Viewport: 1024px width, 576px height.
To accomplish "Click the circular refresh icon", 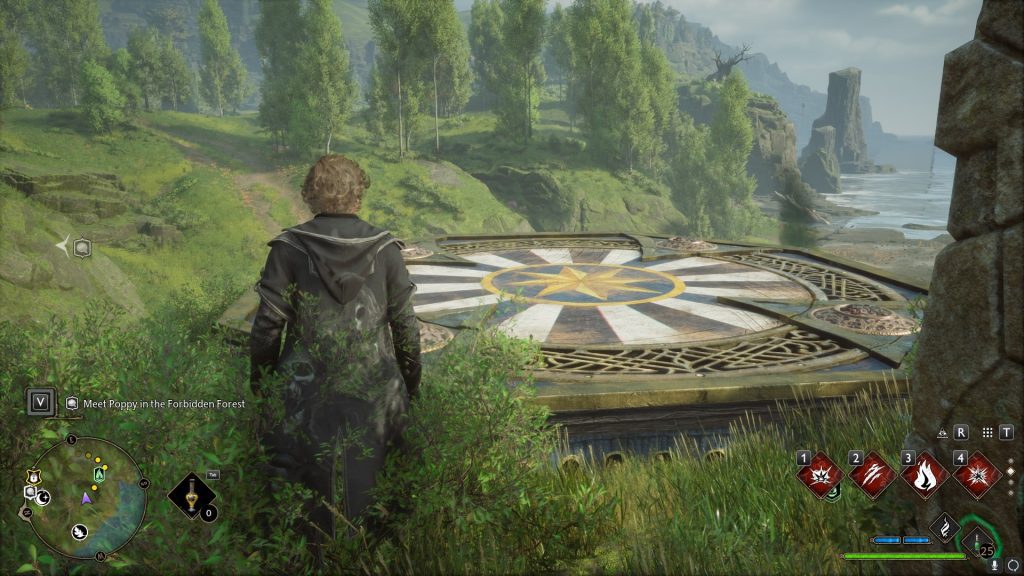I will coord(1012,565).
